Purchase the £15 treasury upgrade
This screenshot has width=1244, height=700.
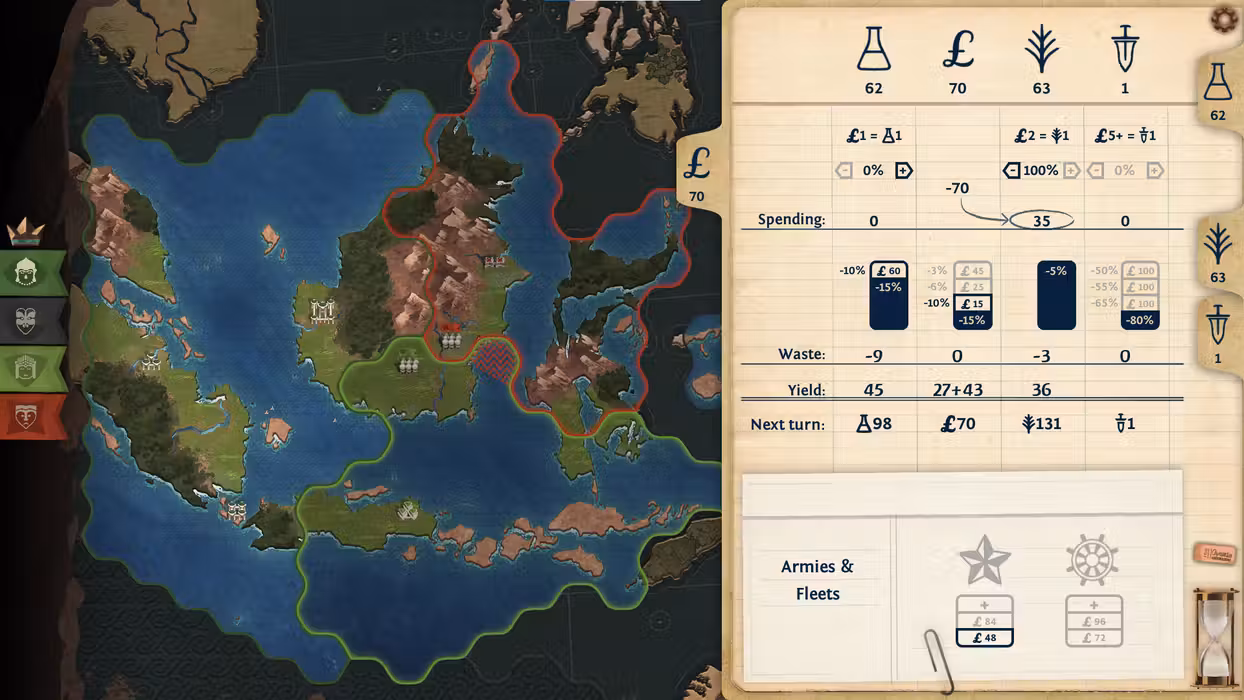[x=972, y=304]
